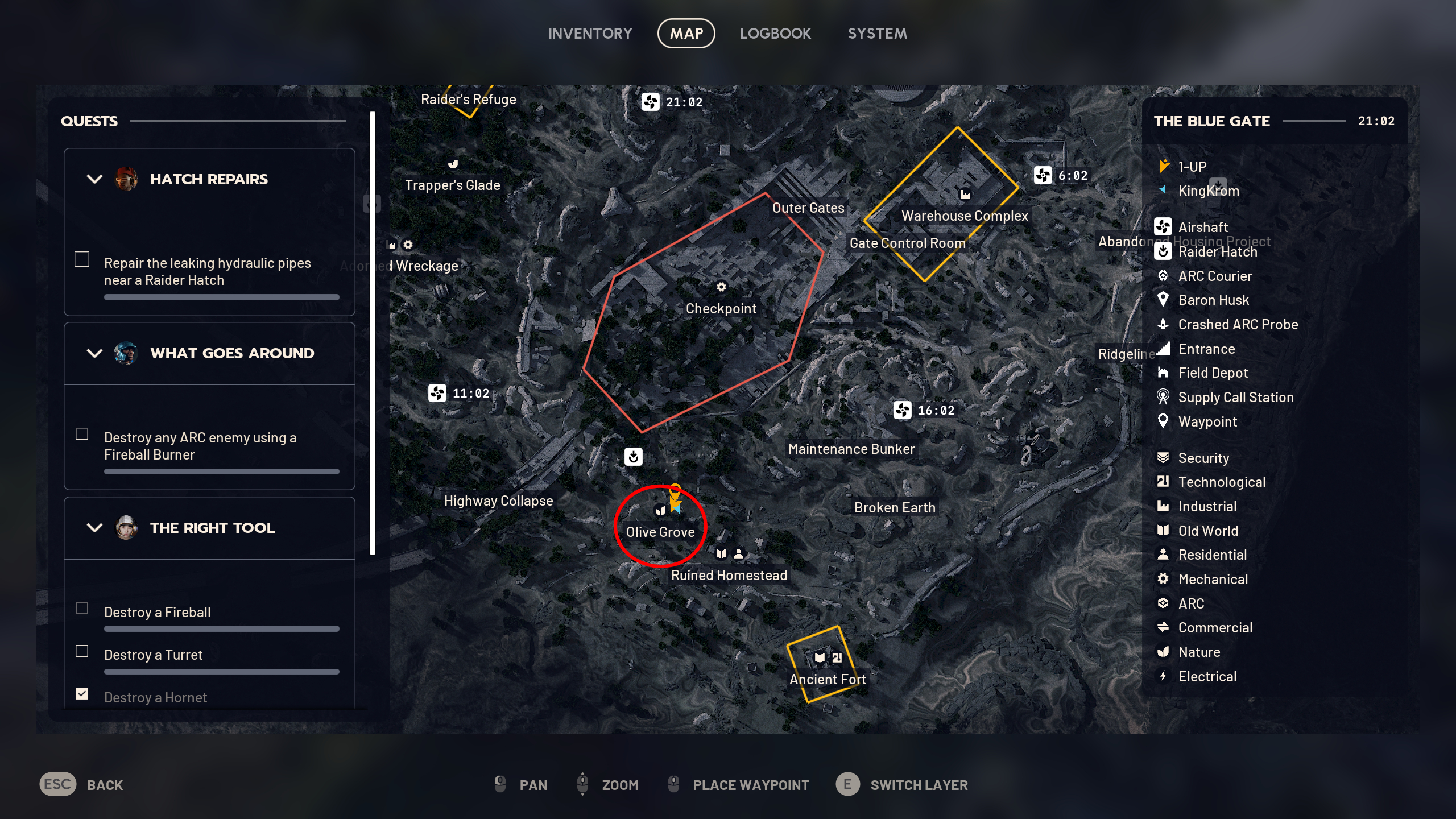This screenshot has height=819, width=1456.
Task: Click the Crashed ARC Probe legend icon
Action: (1163, 324)
